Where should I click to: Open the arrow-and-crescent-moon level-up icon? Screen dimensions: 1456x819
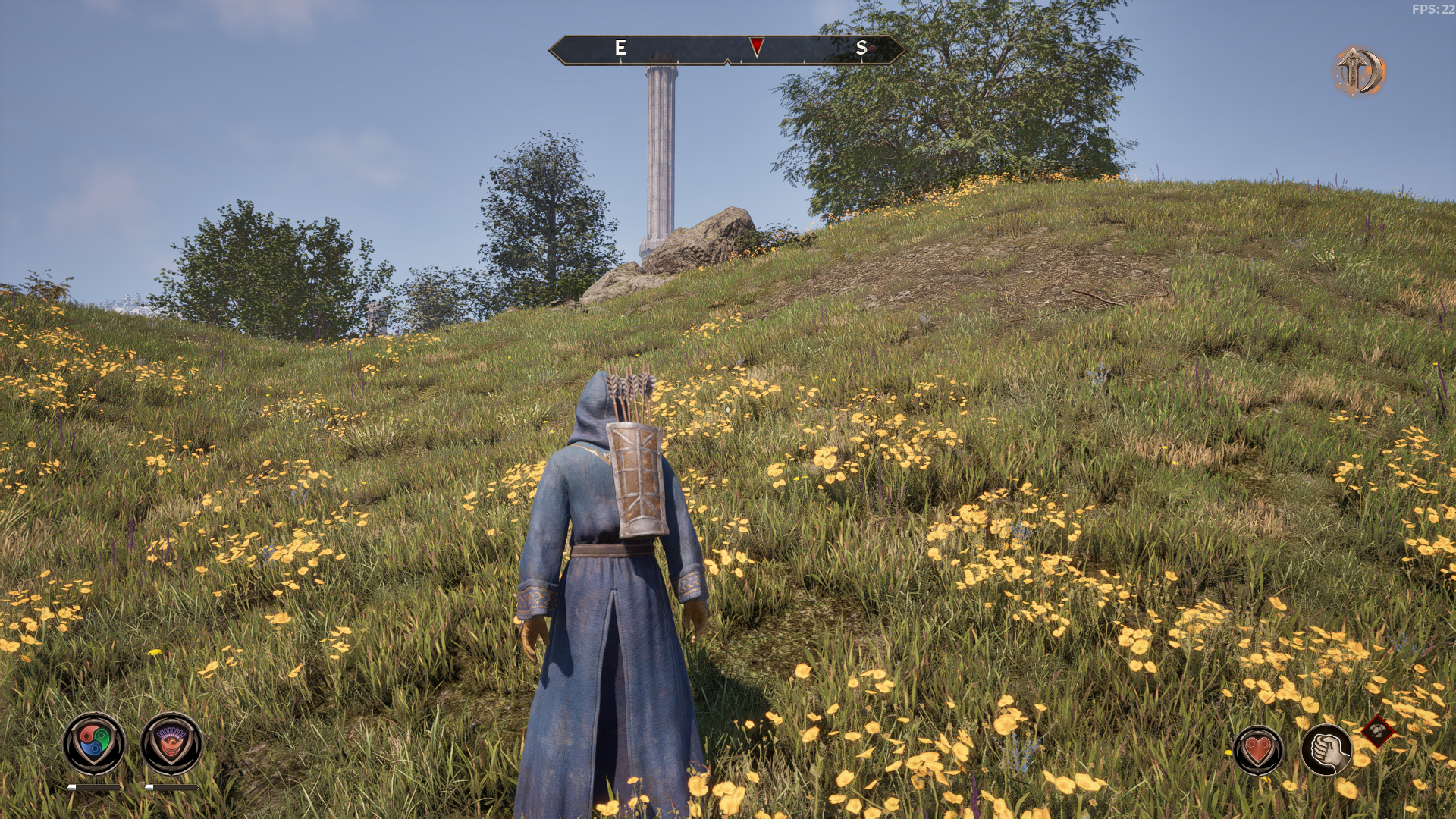(x=1359, y=71)
